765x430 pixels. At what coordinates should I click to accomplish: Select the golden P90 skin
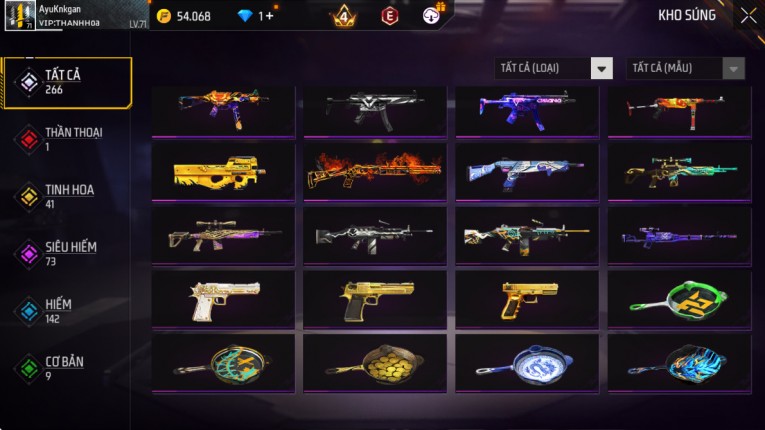(x=223, y=172)
